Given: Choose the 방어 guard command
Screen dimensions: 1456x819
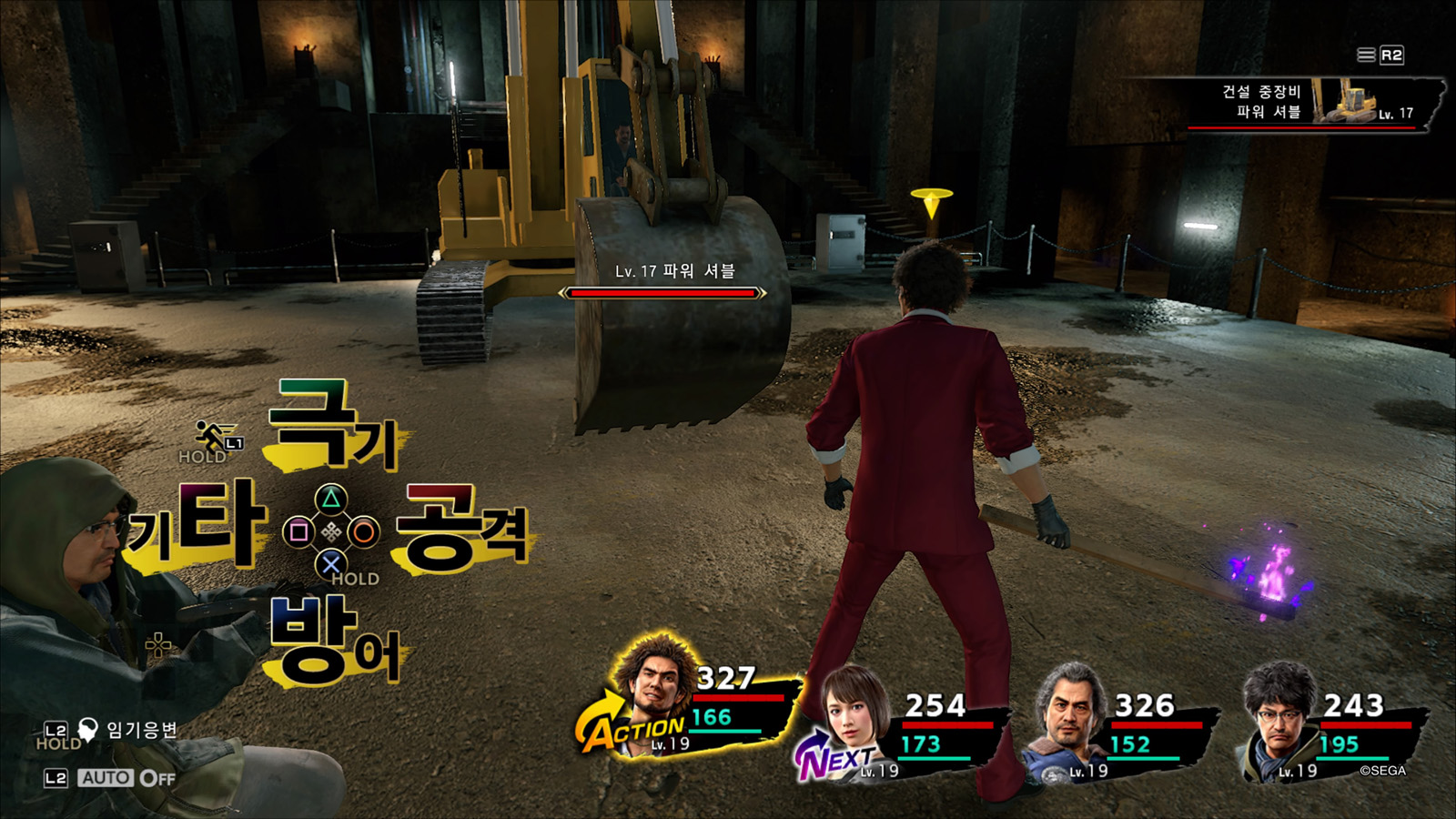Looking at the screenshot, I should coord(334,640).
